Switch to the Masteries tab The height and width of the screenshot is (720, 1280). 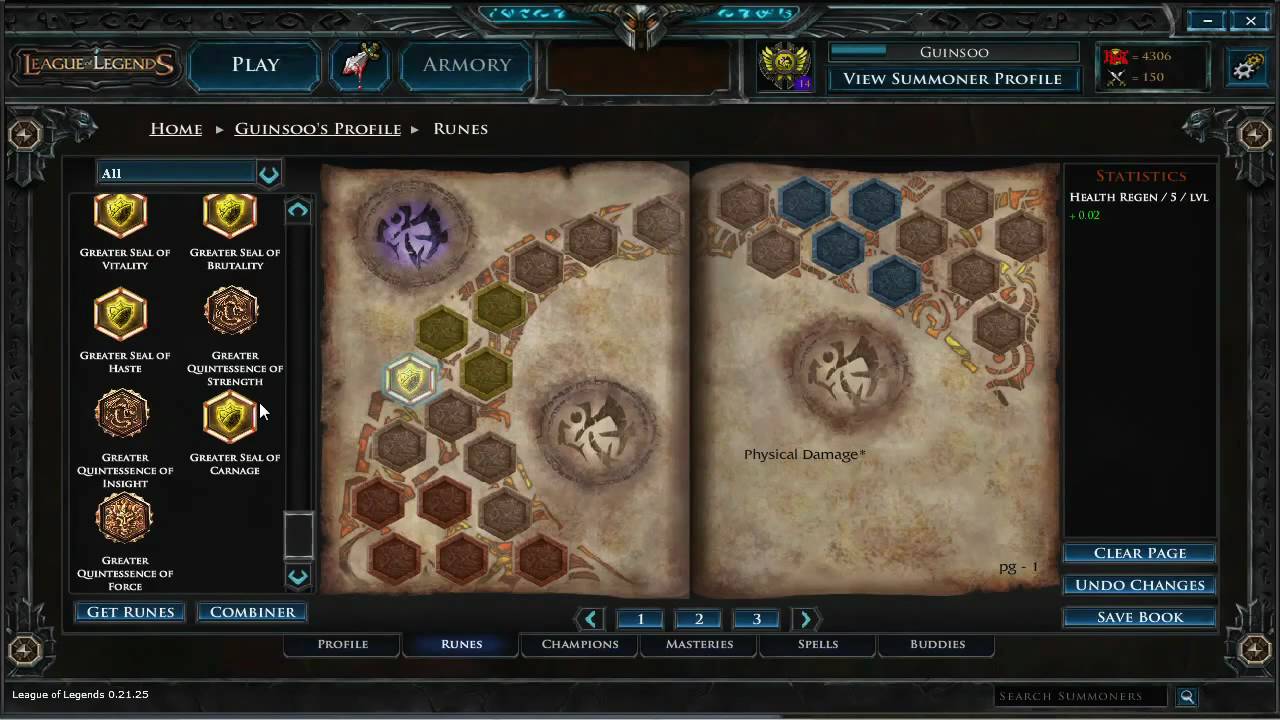point(699,644)
